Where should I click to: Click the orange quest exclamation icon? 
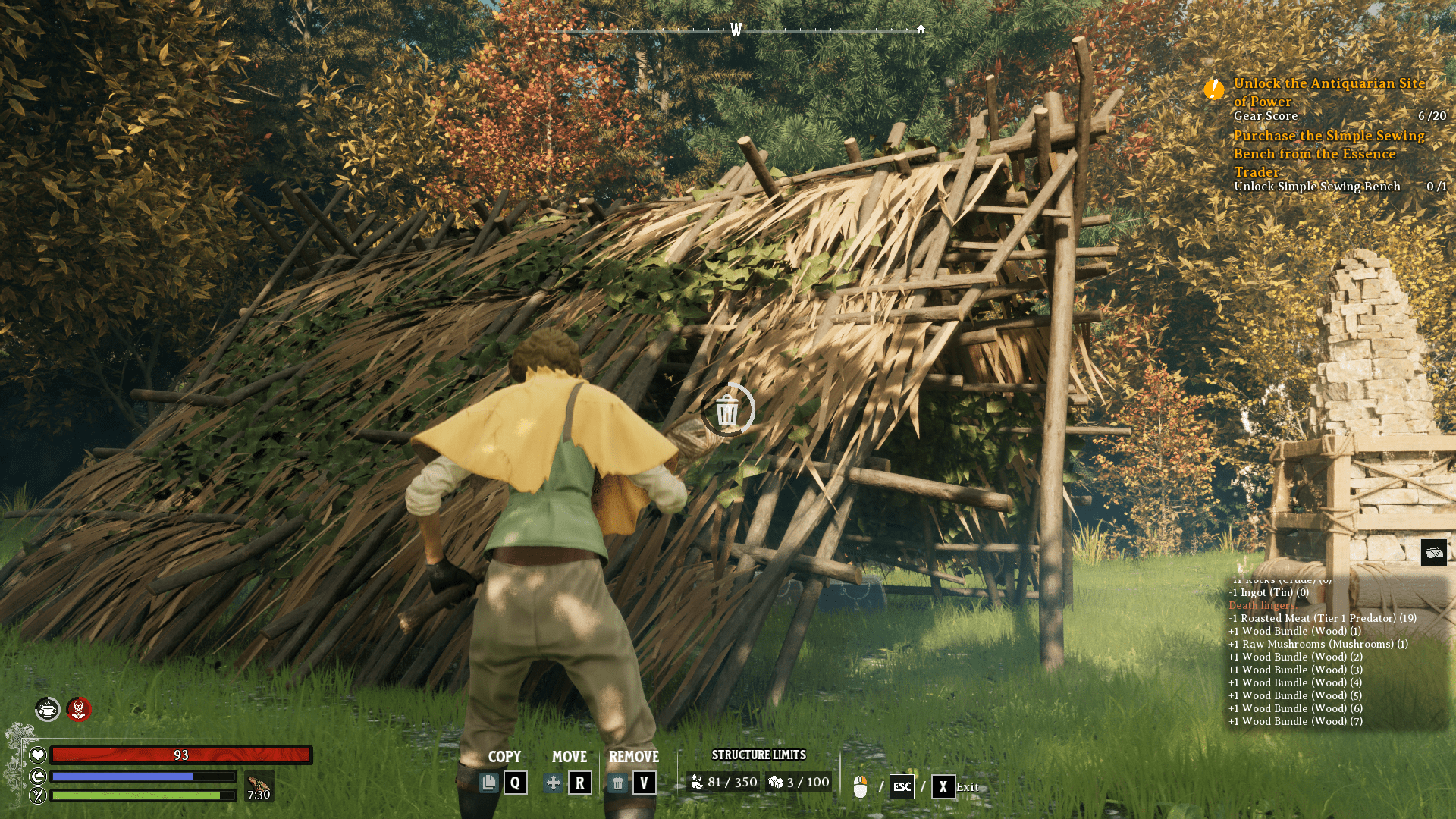click(1213, 89)
